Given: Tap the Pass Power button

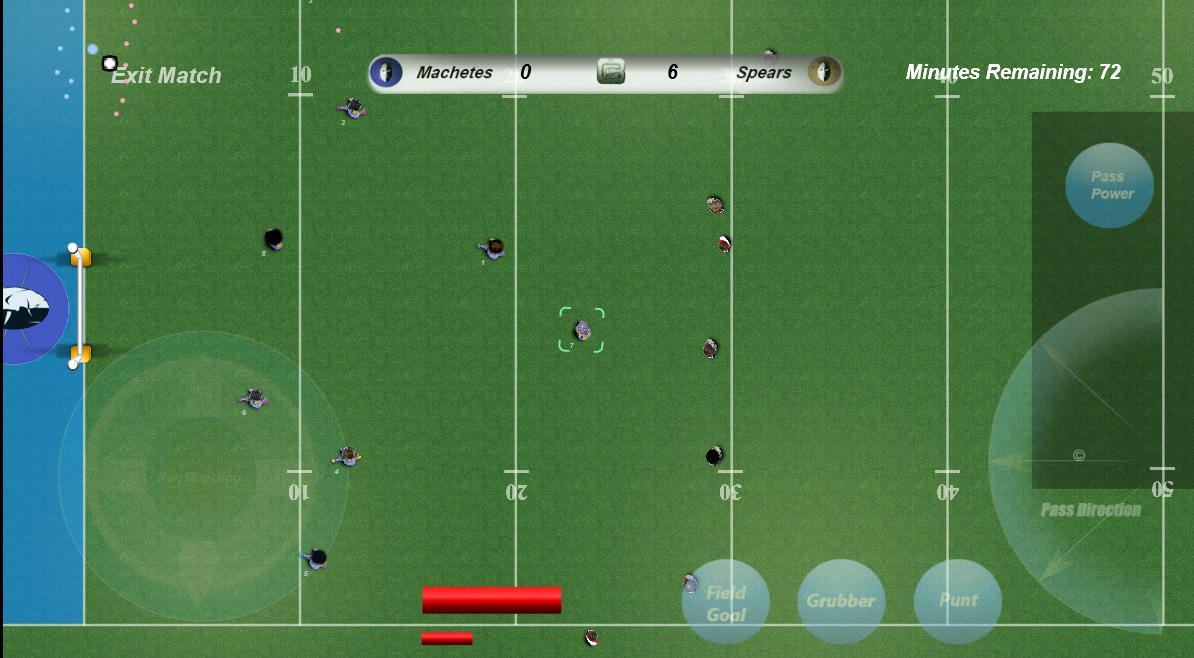Looking at the screenshot, I should (x=1109, y=185).
